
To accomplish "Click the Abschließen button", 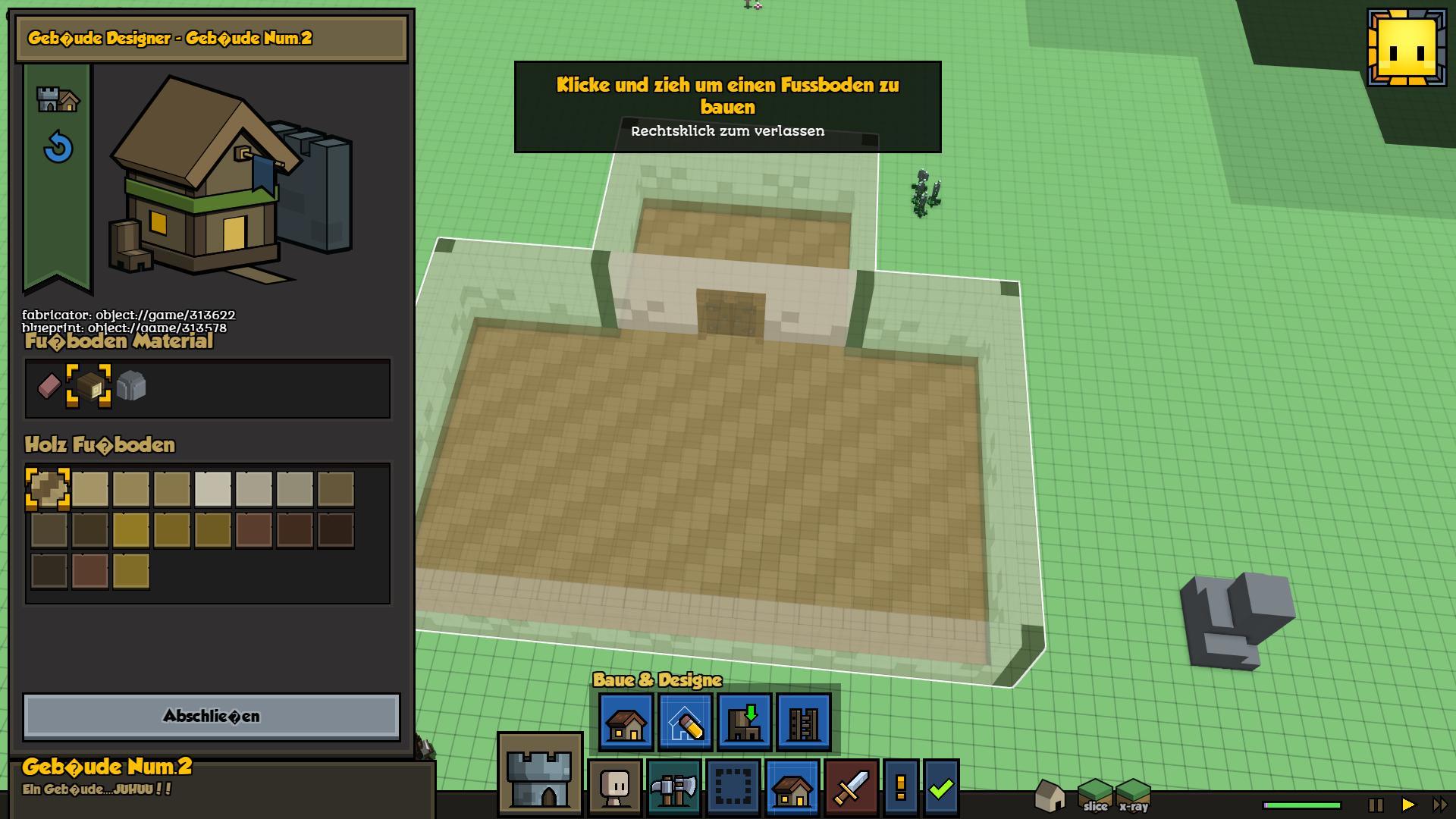I will click(211, 717).
